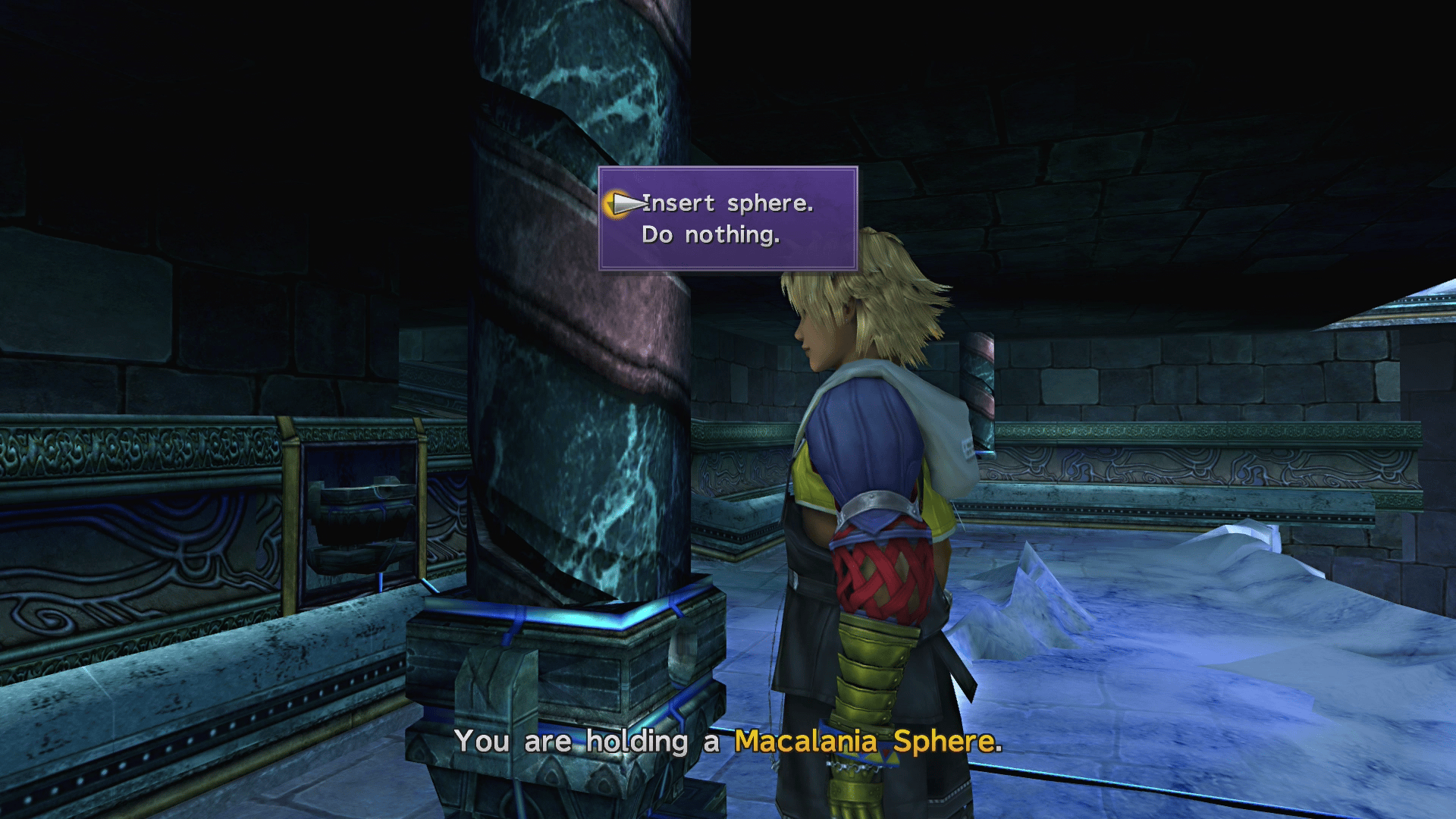Select the "Do nothing." option
This screenshot has width=1456, height=819.
[713, 234]
